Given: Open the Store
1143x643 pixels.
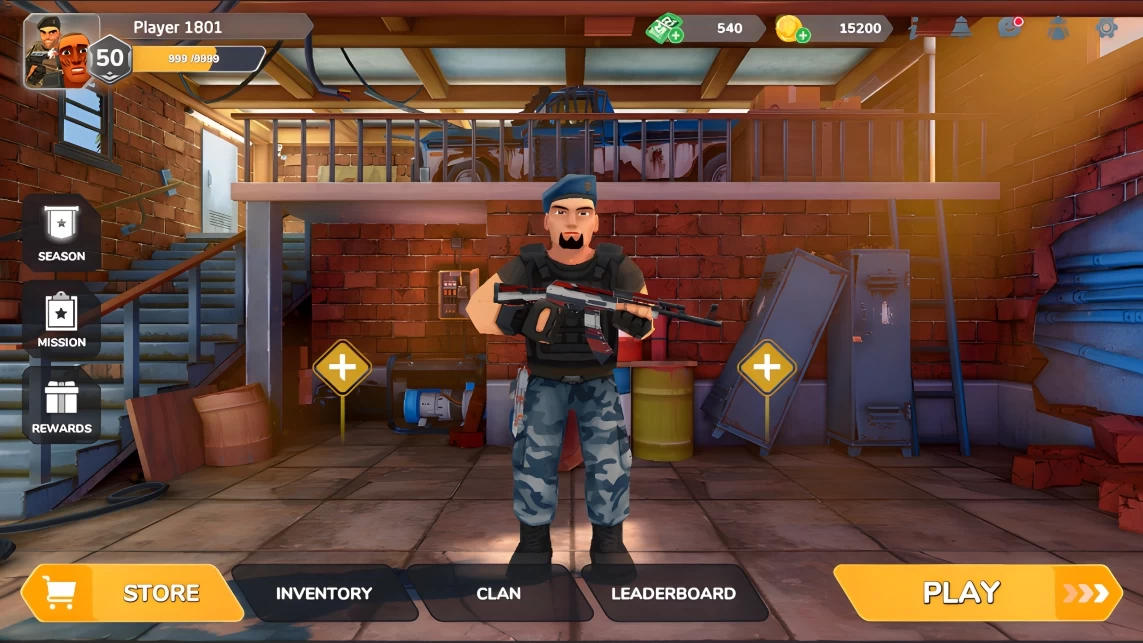Looking at the screenshot, I should click(x=134, y=593).
